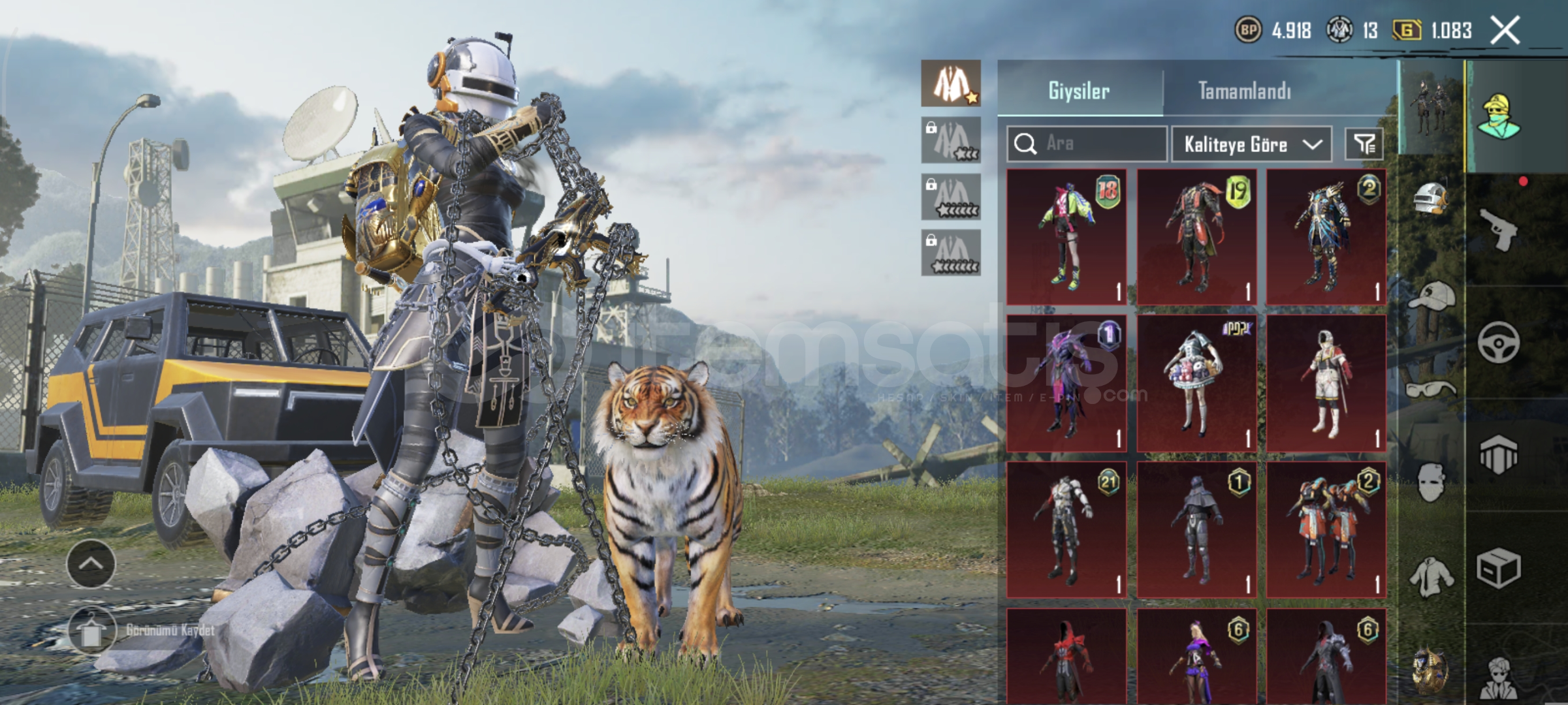The height and width of the screenshot is (705, 1568).
Task: Close the inventory with the X button
Action: [1505, 31]
